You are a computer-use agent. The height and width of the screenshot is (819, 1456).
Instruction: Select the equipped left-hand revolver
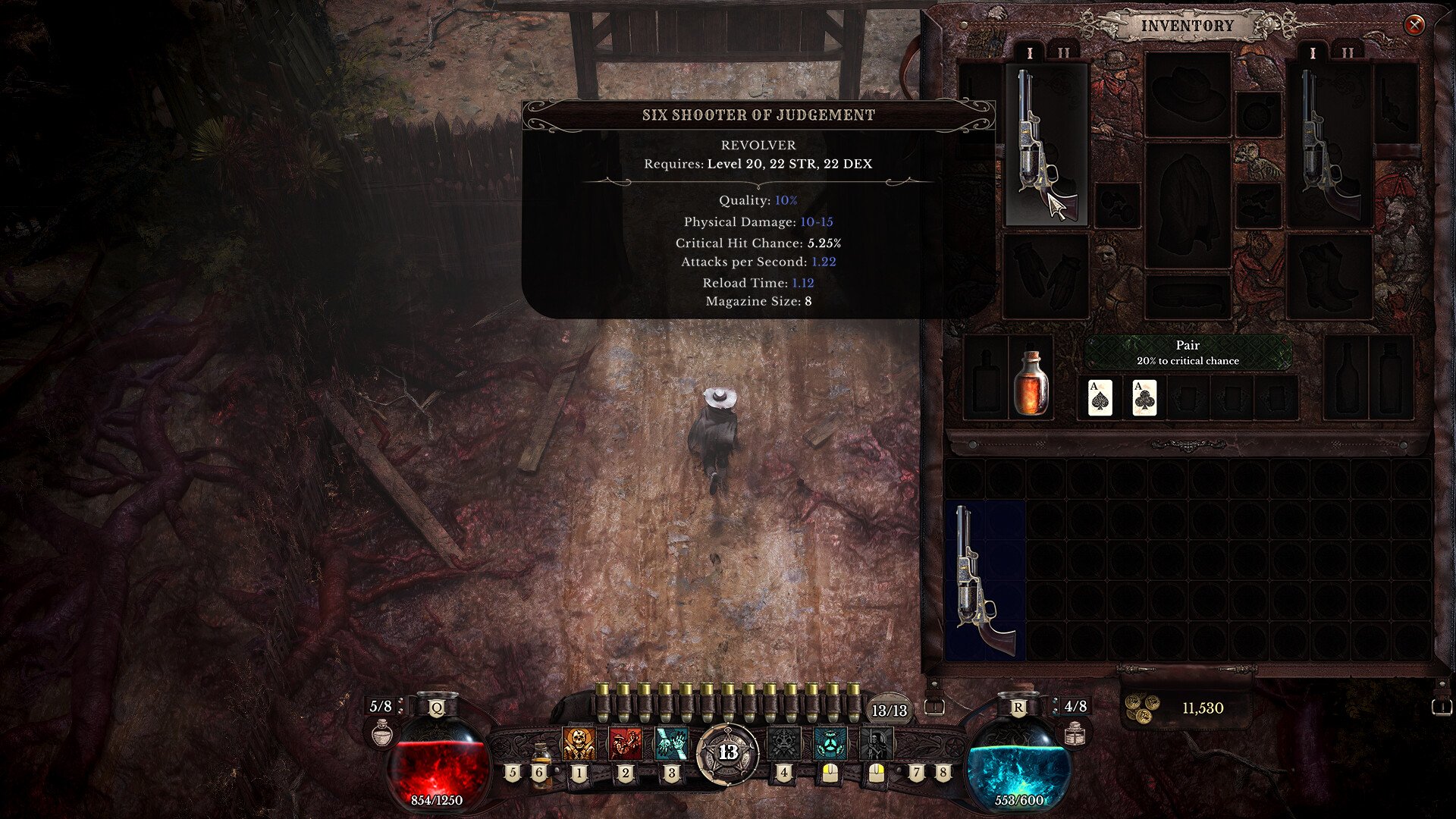click(x=1046, y=144)
